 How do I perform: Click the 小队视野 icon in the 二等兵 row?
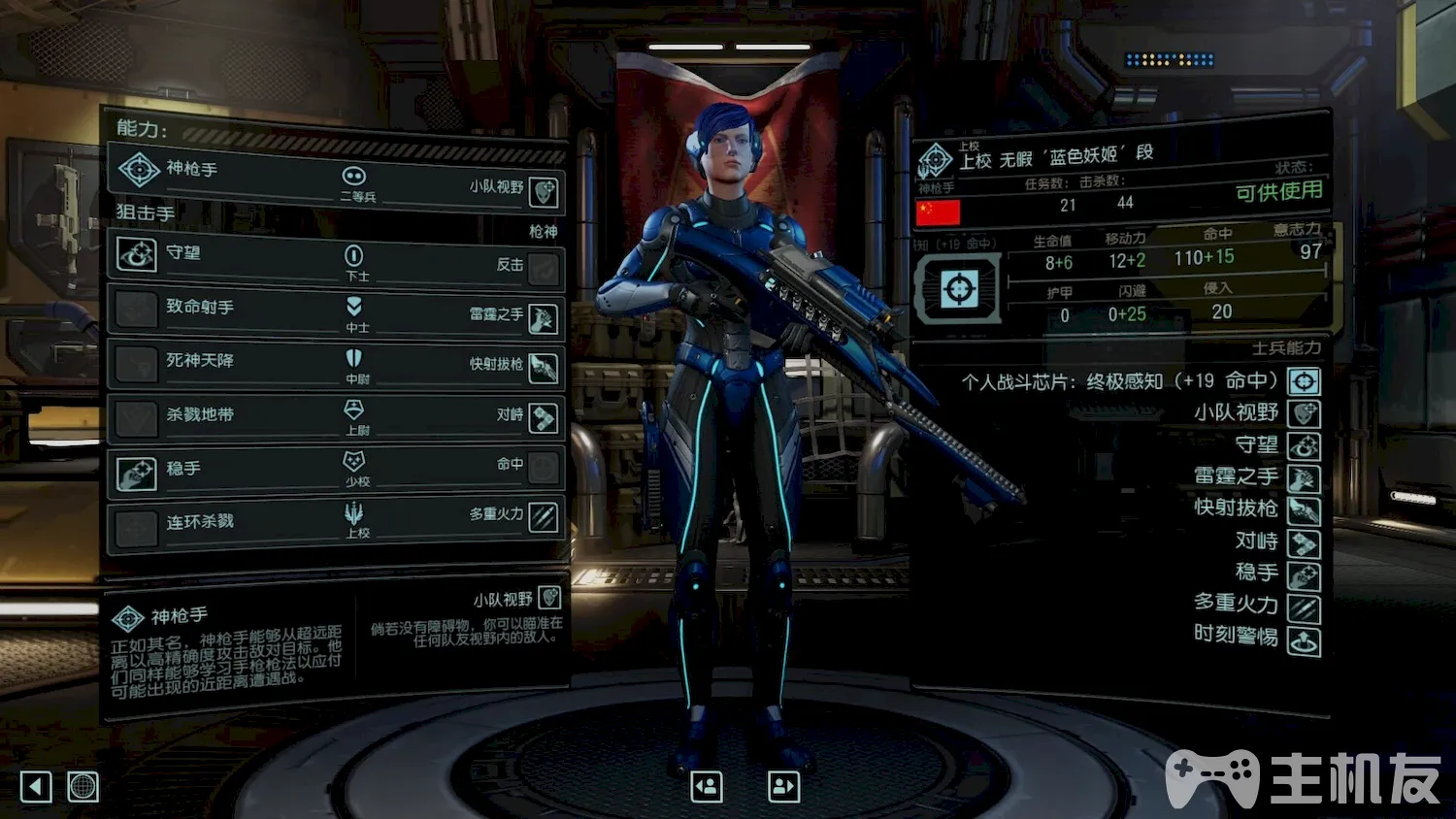point(544,191)
